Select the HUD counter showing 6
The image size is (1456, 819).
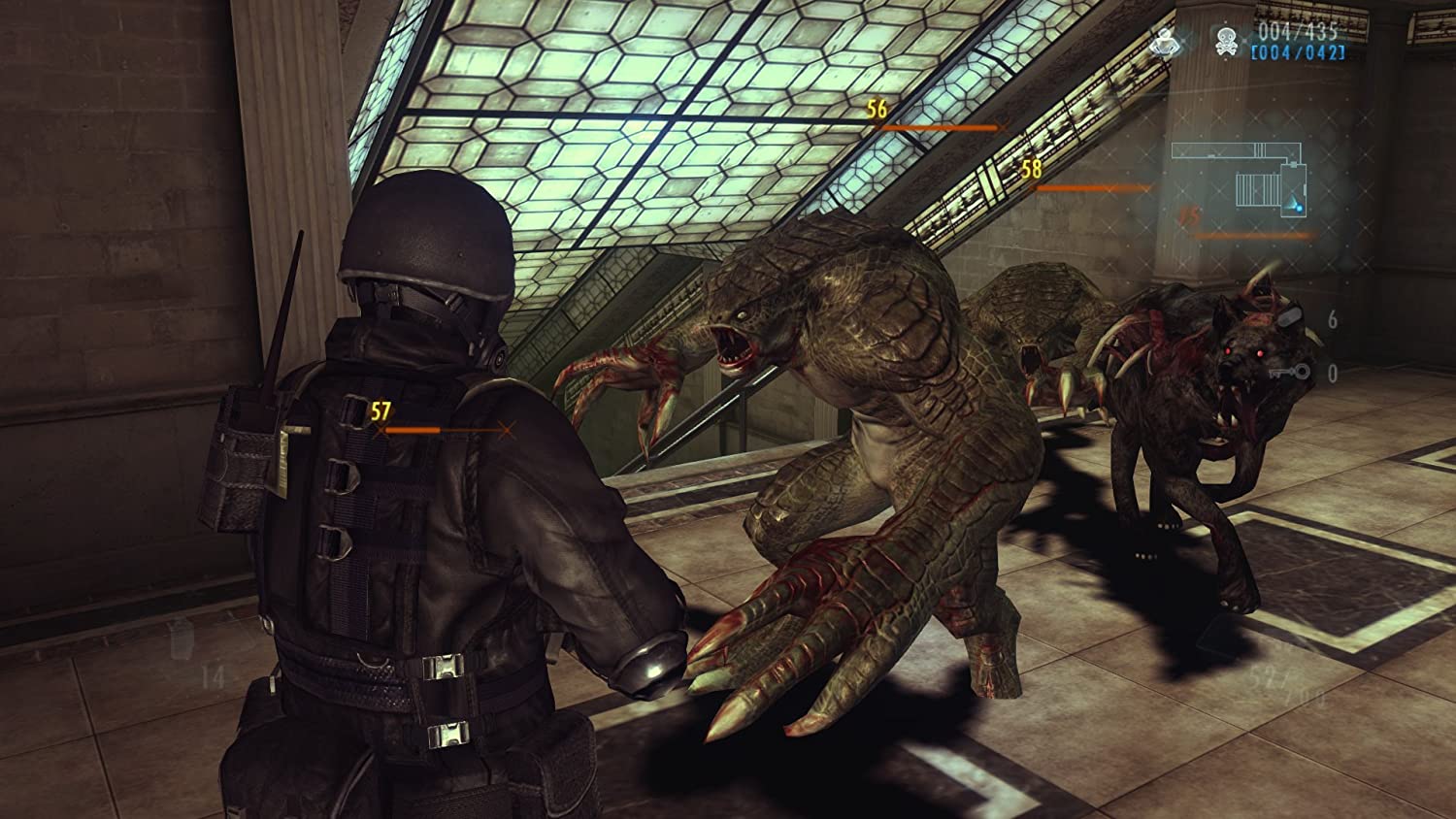(x=1333, y=320)
